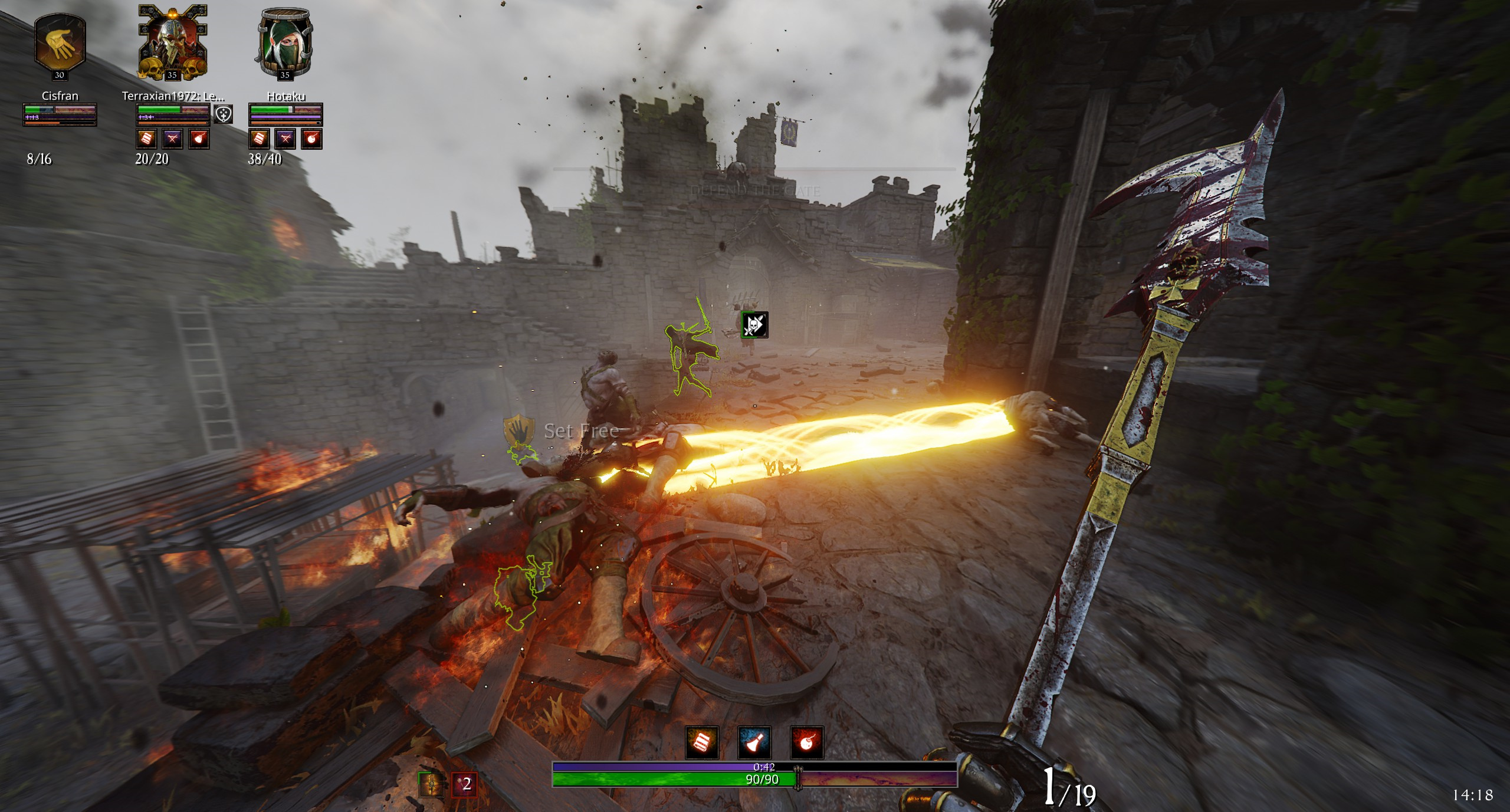Screen dimensions: 1510x812
Task: Click Hotaku's purple crossed-out potion slot
Action: point(285,139)
